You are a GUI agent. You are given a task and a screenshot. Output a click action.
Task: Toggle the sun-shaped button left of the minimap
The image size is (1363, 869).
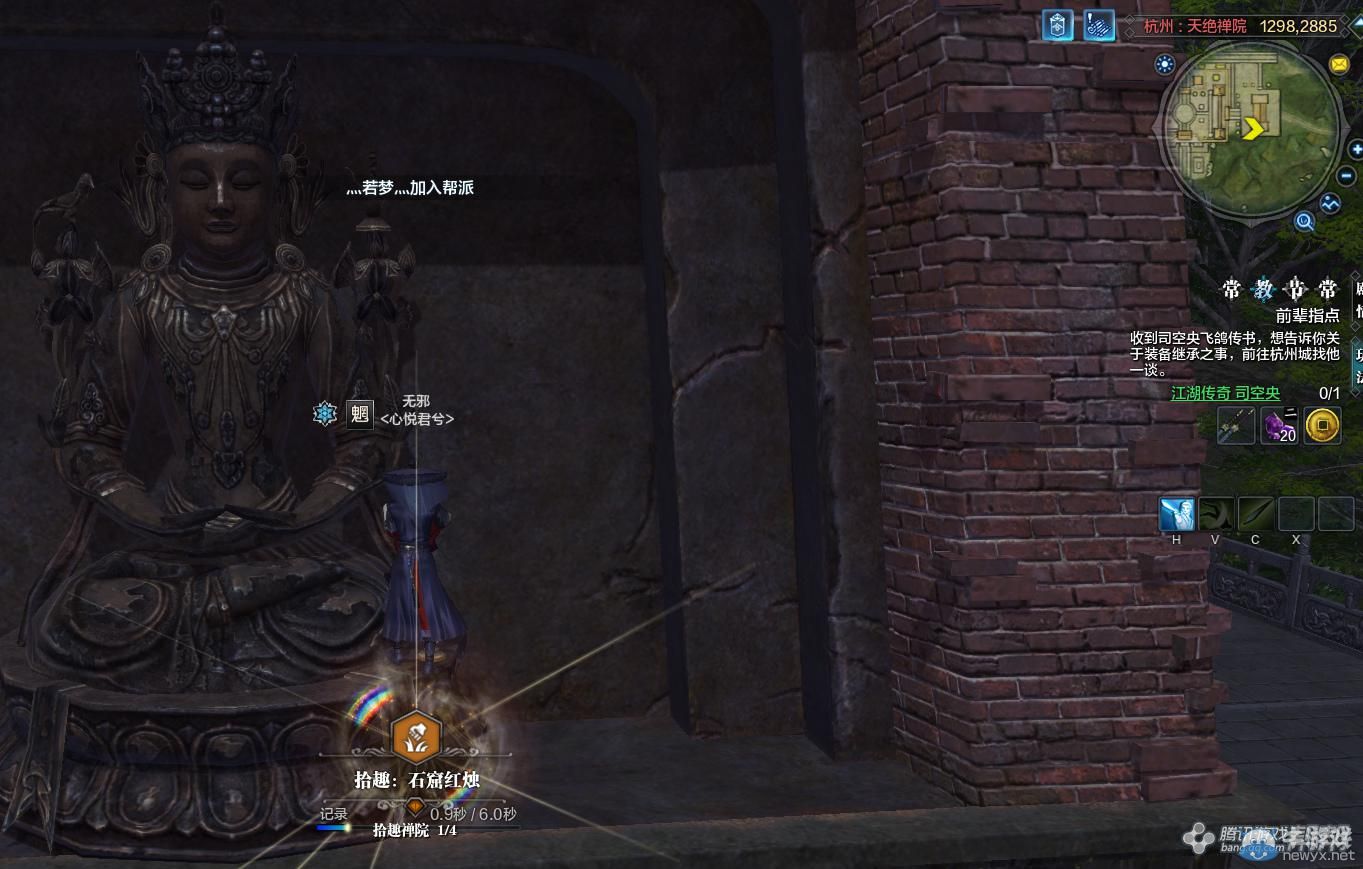(1164, 65)
